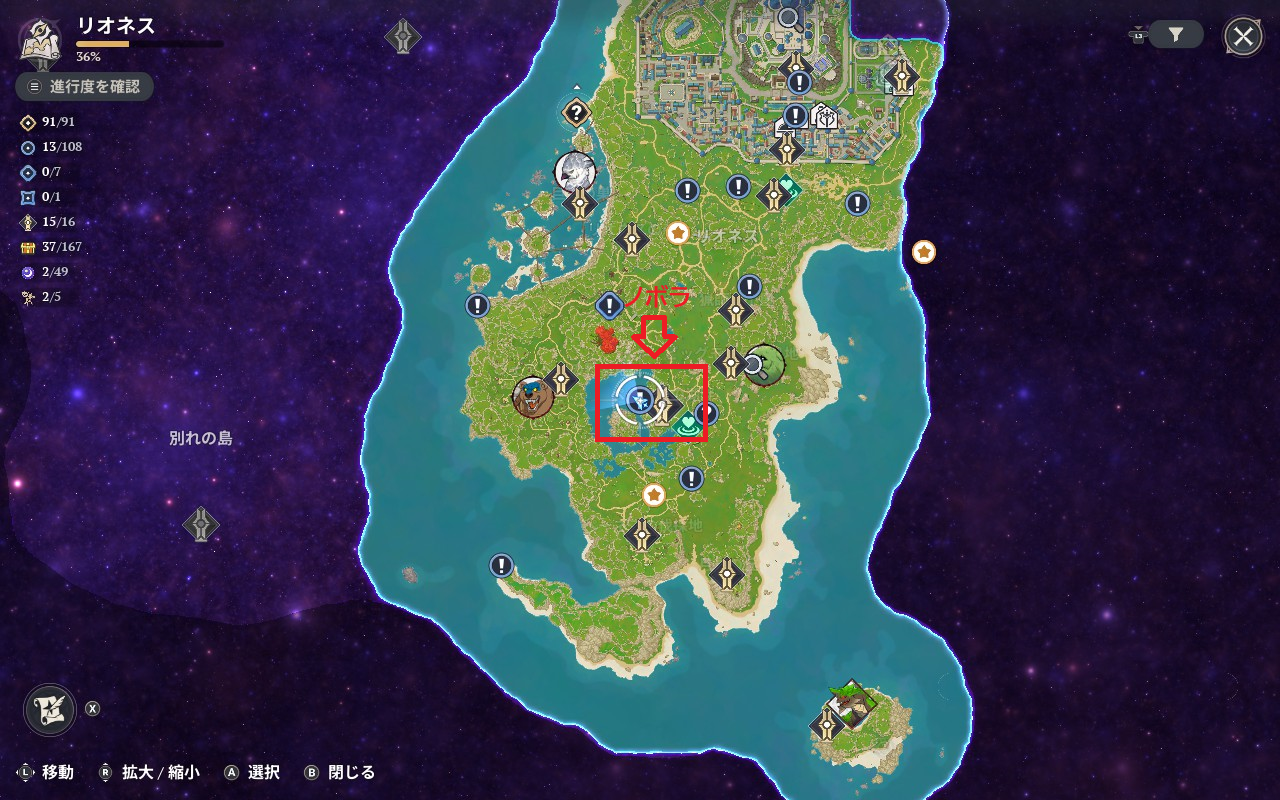The image size is (1280, 800).
Task: Select the question mark map marker
Action: [575, 112]
